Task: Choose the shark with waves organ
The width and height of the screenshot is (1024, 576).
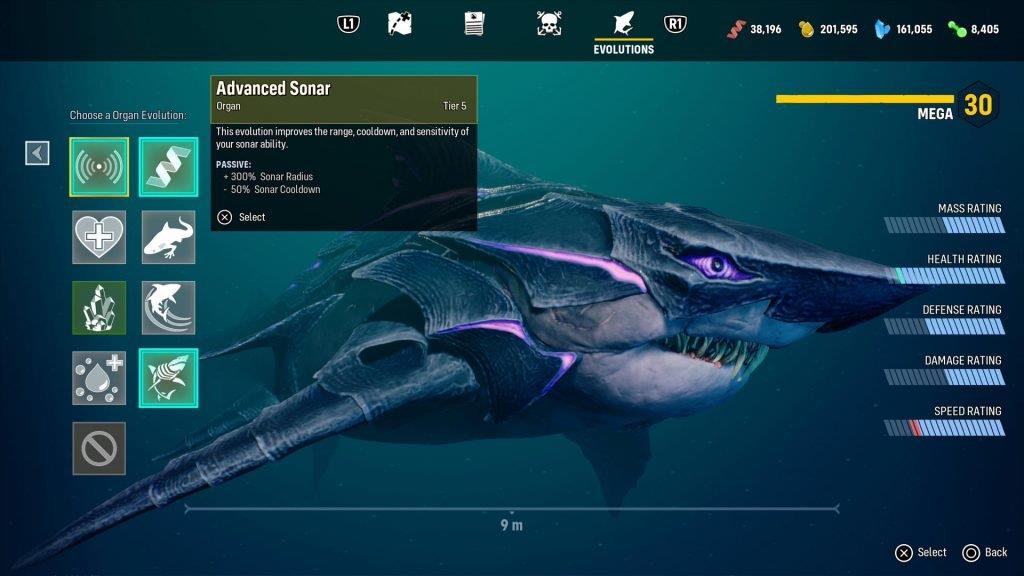Action: click(x=168, y=307)
